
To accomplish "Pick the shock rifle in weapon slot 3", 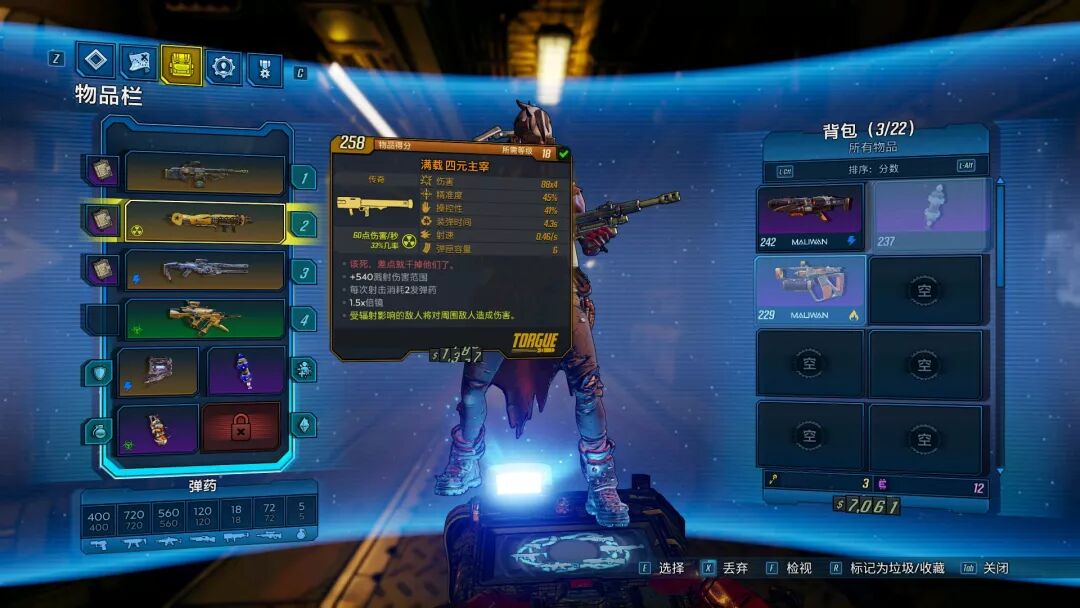I will [x=204, y=271].
